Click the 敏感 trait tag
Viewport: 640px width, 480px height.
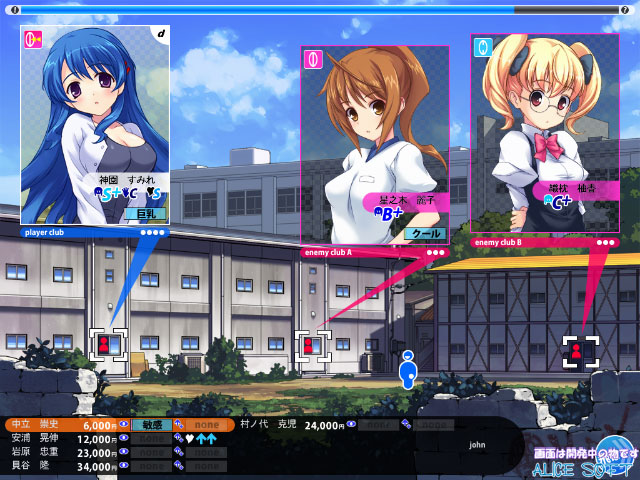151,425
